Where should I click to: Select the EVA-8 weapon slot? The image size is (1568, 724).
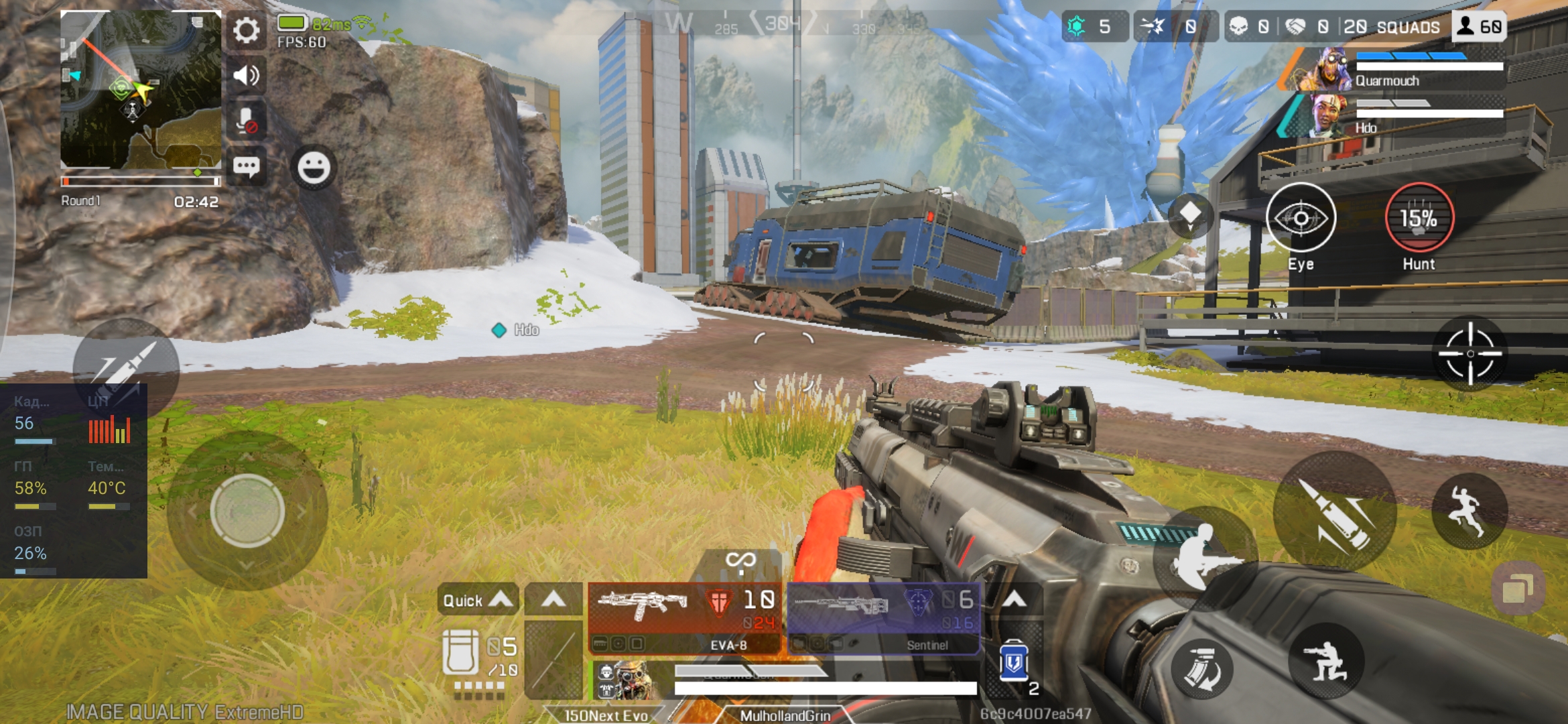tap(684, 617)
